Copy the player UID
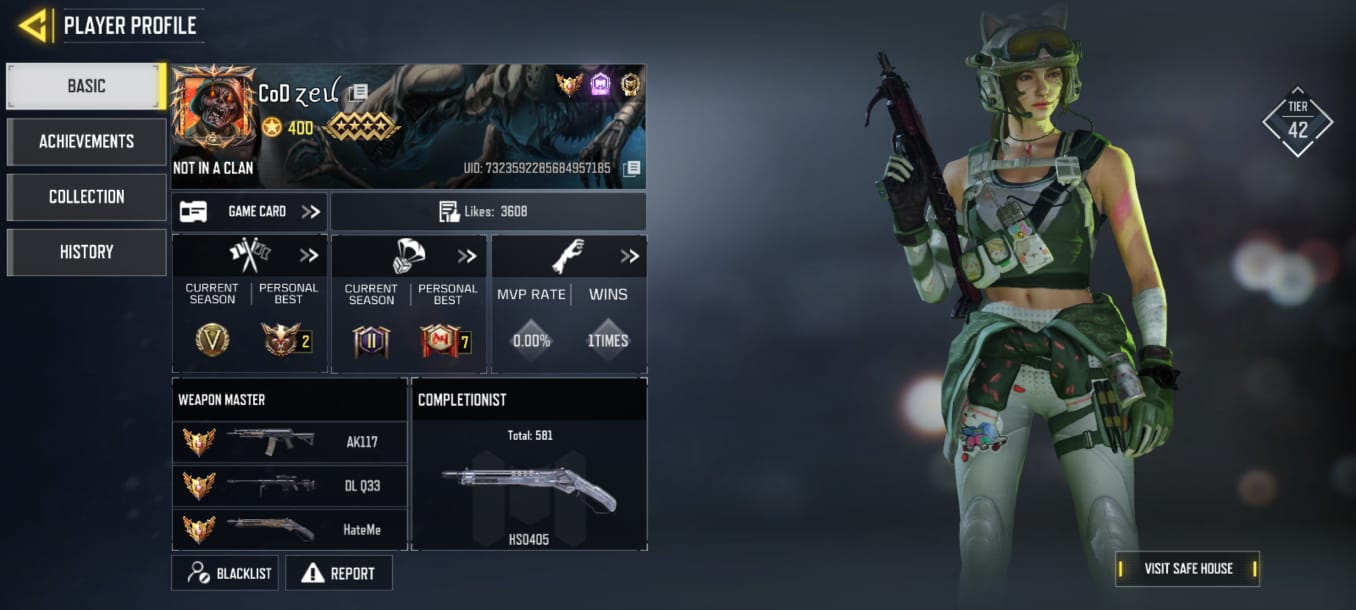Image resolution: width=1356 pixels, height=610 pixels. tap(631, 168)
